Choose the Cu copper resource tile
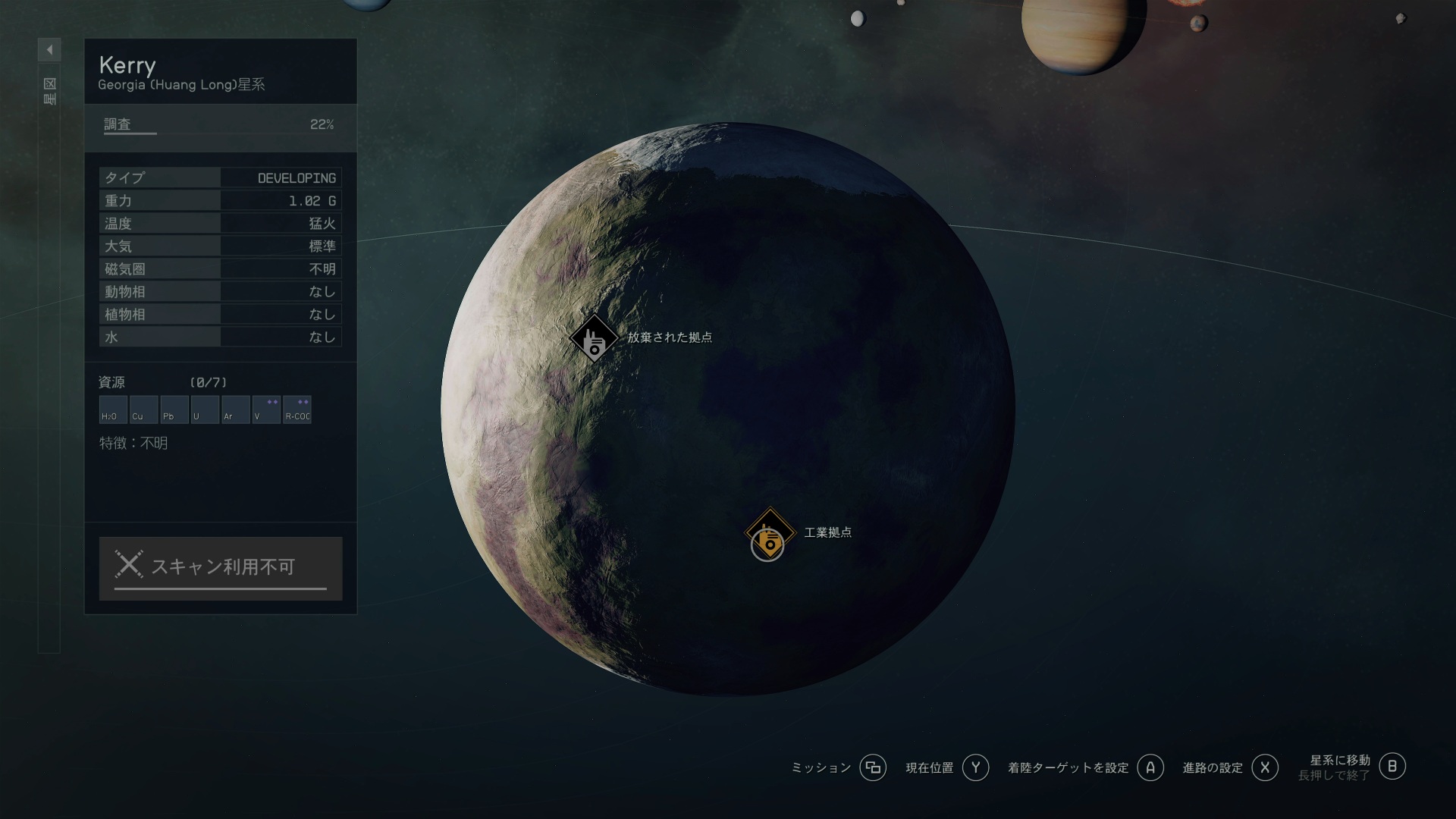This screenshot has height=819, width=1456. click(143, 409)
